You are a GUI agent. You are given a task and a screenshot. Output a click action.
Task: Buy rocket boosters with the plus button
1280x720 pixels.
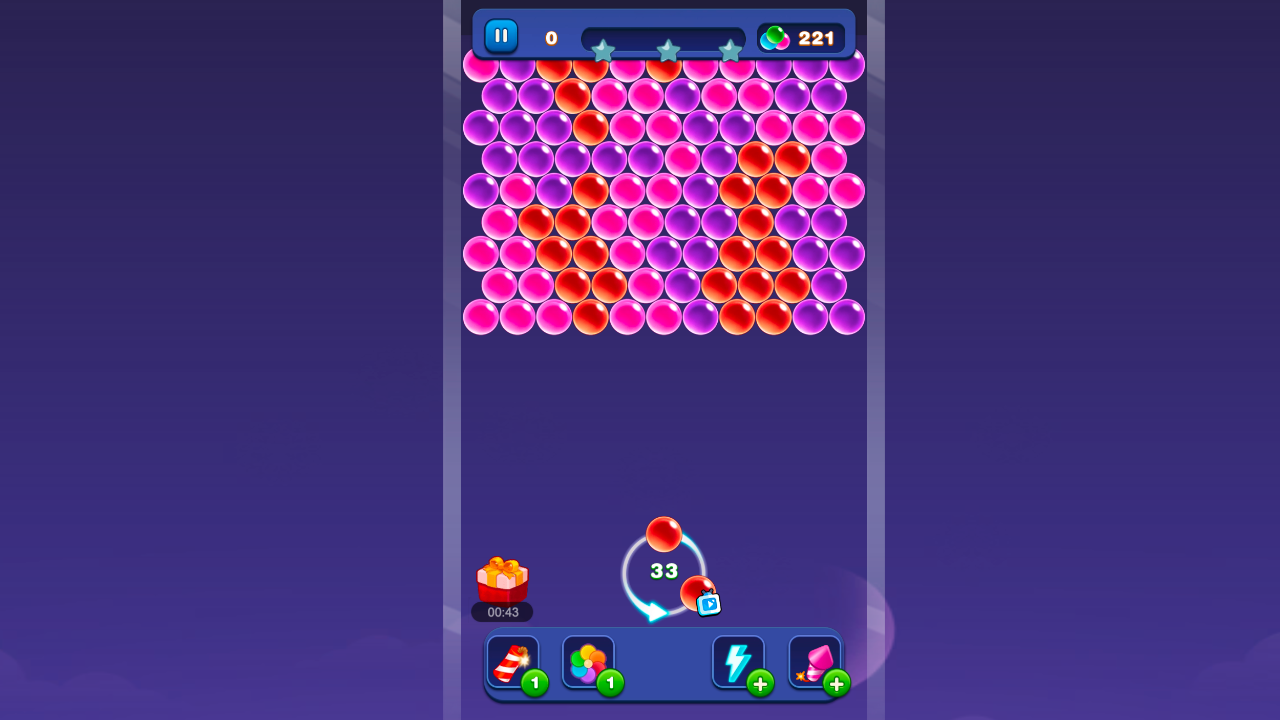[837, 682]
